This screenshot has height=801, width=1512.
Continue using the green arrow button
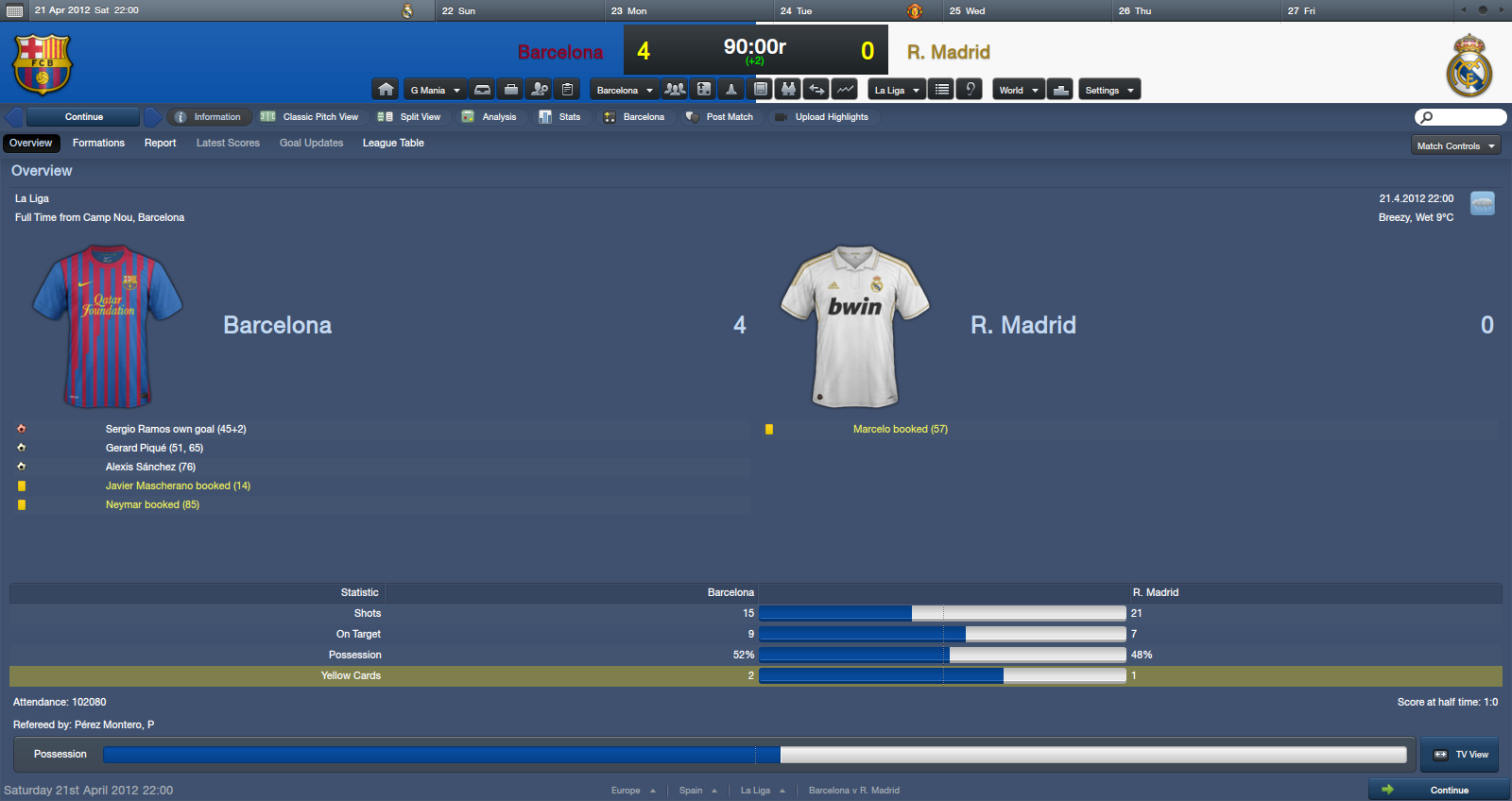1438,790
